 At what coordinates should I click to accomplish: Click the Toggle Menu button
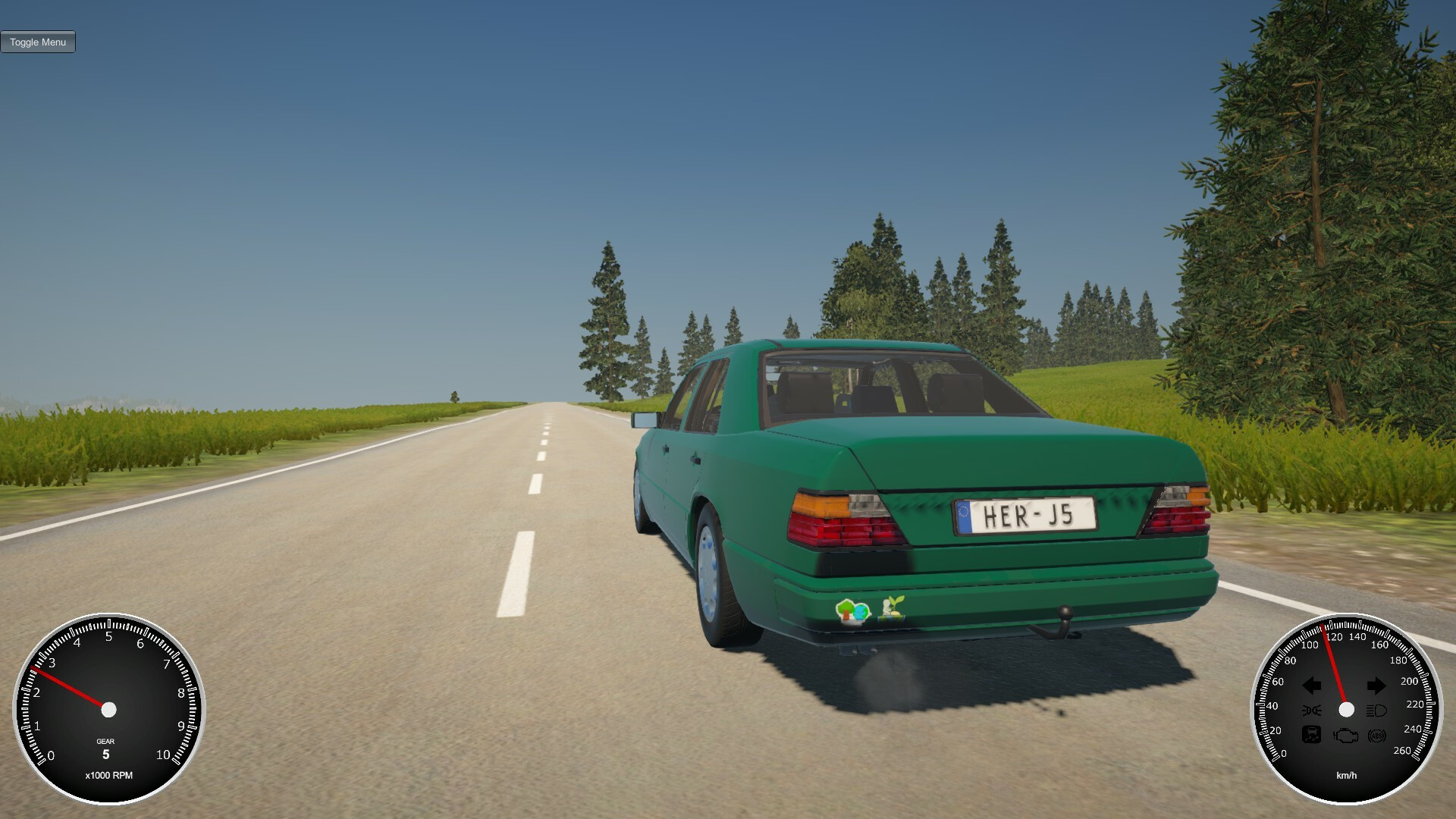click(x=38, y=42)
